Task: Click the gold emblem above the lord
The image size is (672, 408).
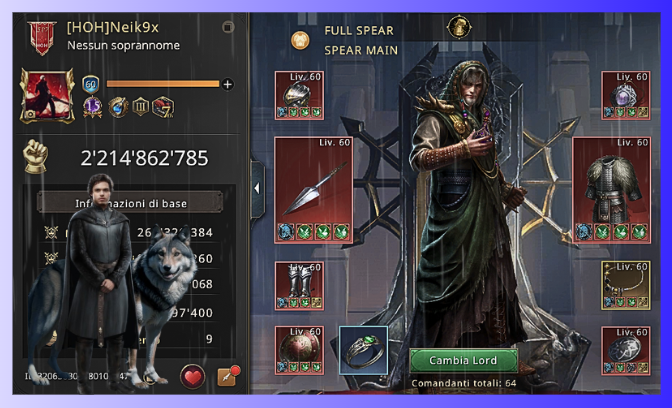Action: point(460,27)
